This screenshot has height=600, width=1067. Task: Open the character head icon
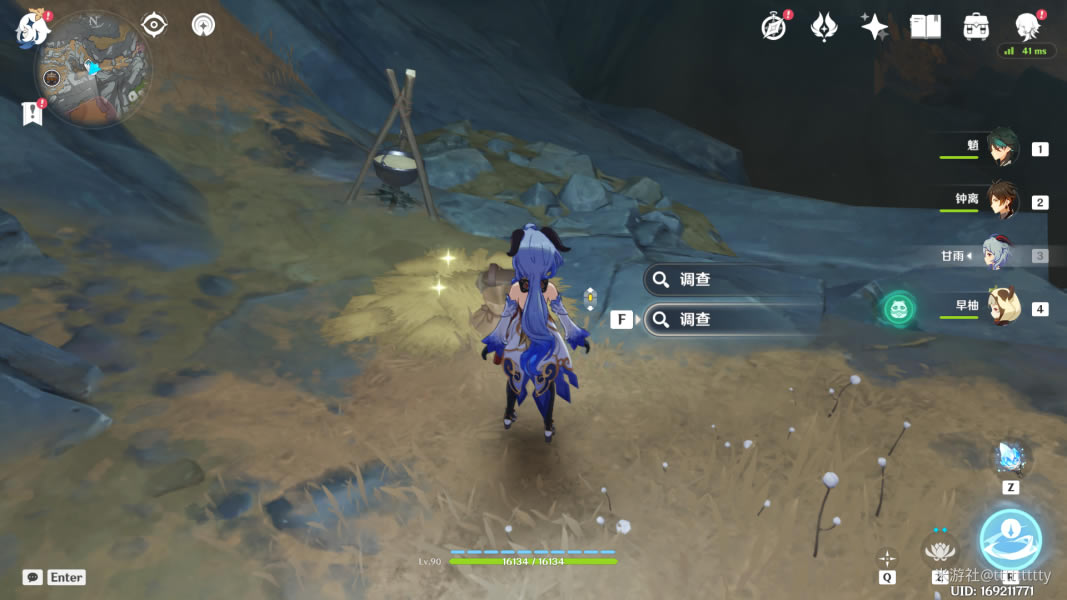[x=1027, y=27]
